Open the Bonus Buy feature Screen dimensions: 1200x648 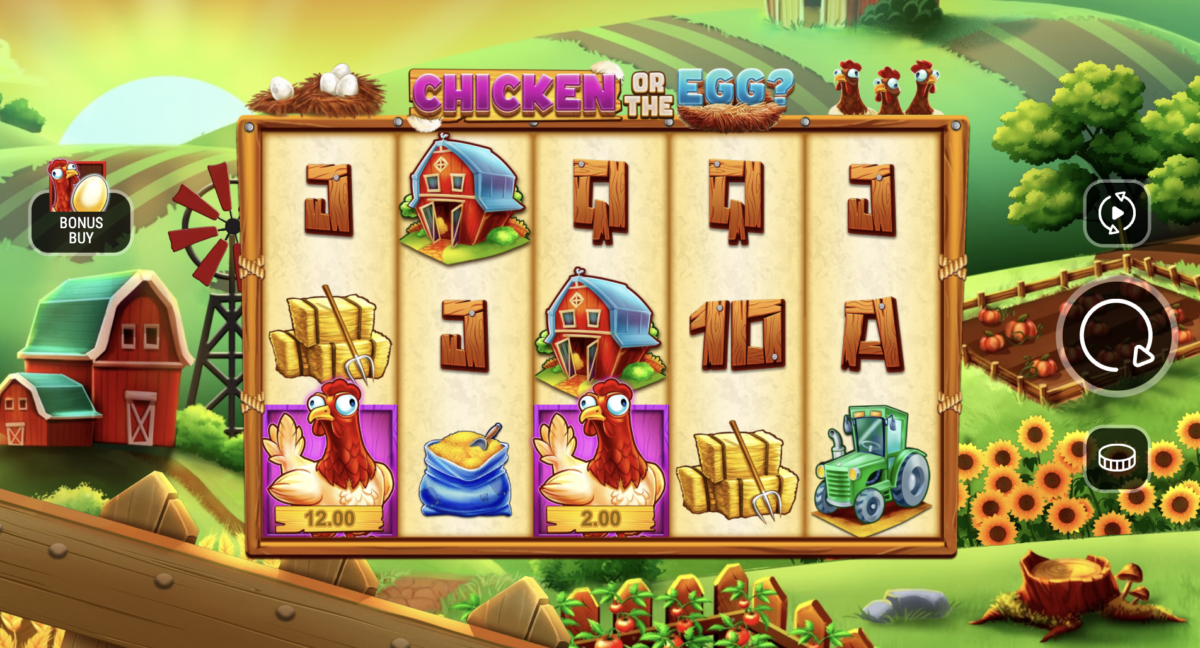81,211
